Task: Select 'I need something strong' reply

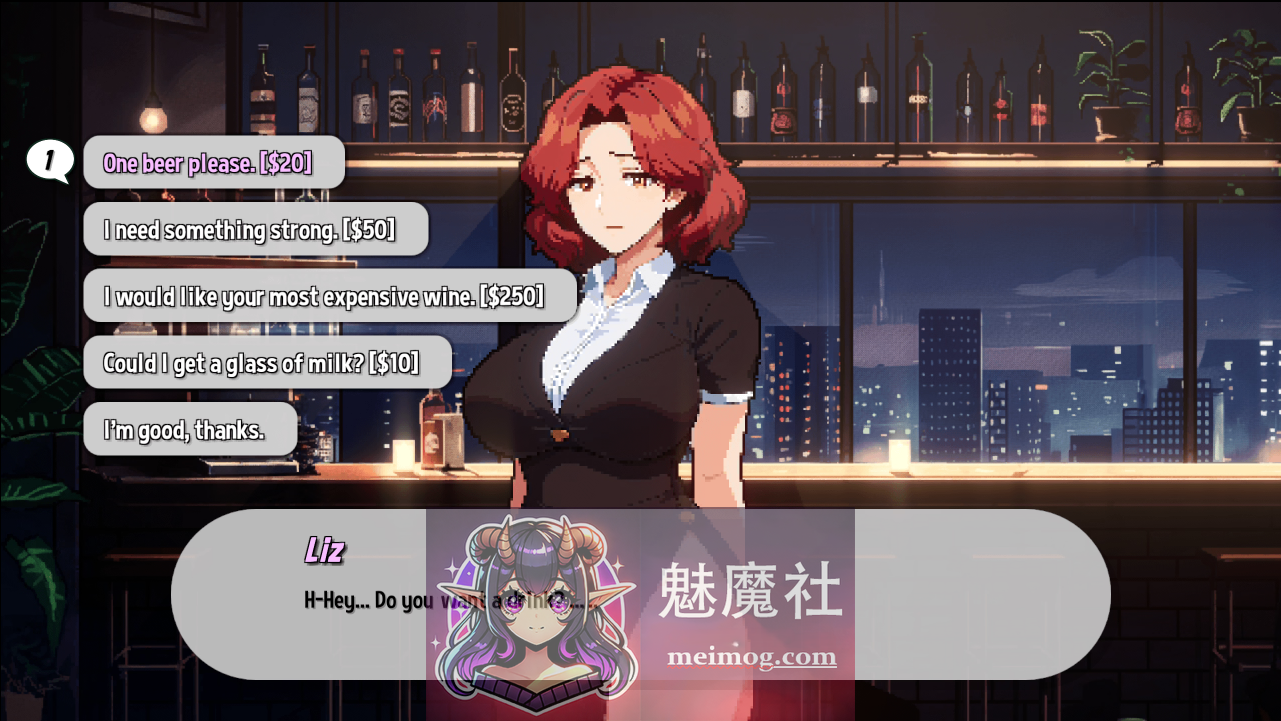Action: click(x=255, y=230)
